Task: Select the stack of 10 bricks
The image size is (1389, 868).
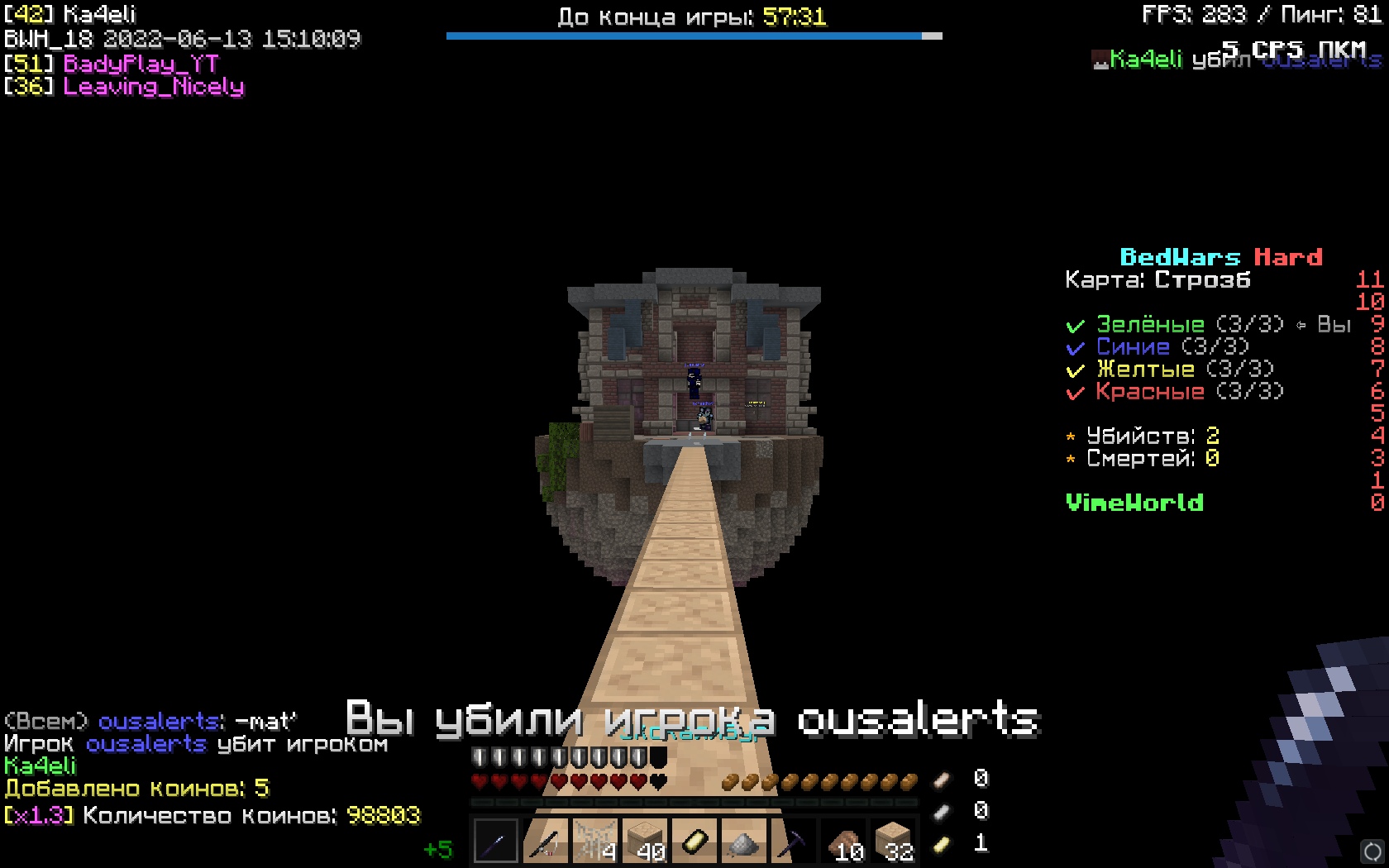Action: 845,842
